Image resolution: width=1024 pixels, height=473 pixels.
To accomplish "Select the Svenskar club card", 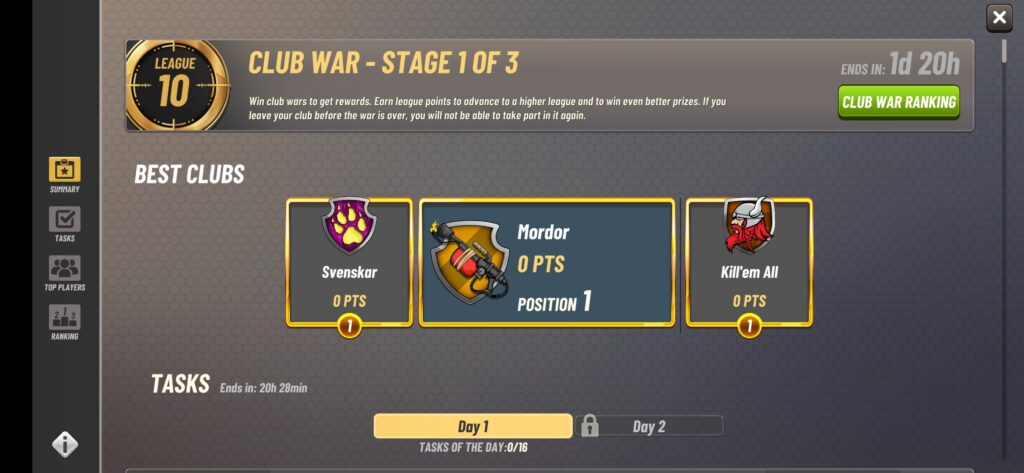I will coord(349,262).
